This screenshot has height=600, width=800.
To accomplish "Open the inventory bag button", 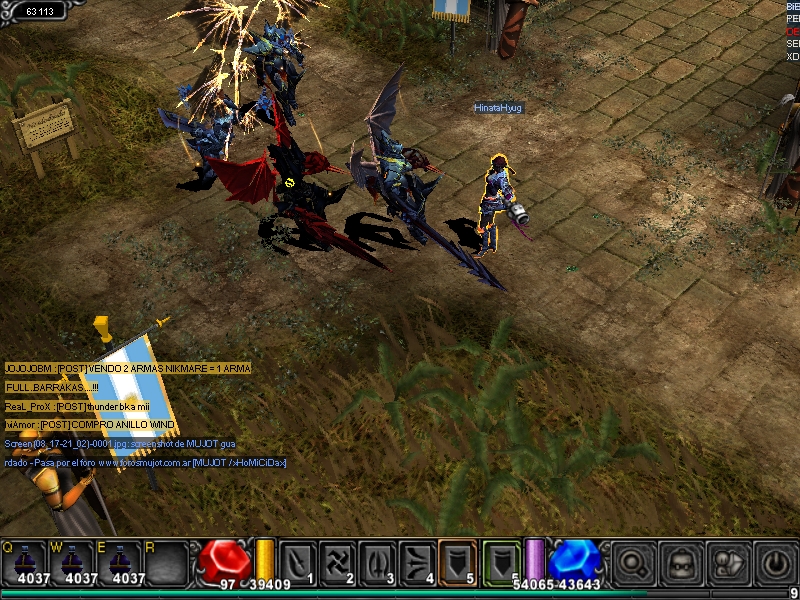I will click(681, 562).
